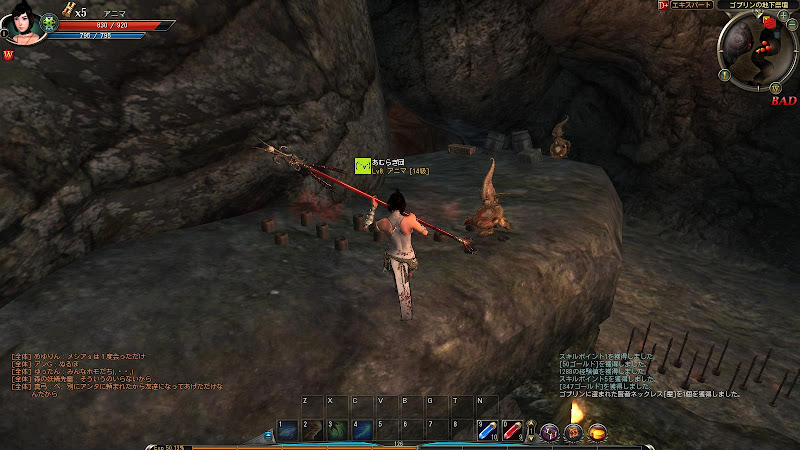Image resolution: width=800 pixels, height=450 pixels.
Task: Click the character portrait
Action: (22, 24)
